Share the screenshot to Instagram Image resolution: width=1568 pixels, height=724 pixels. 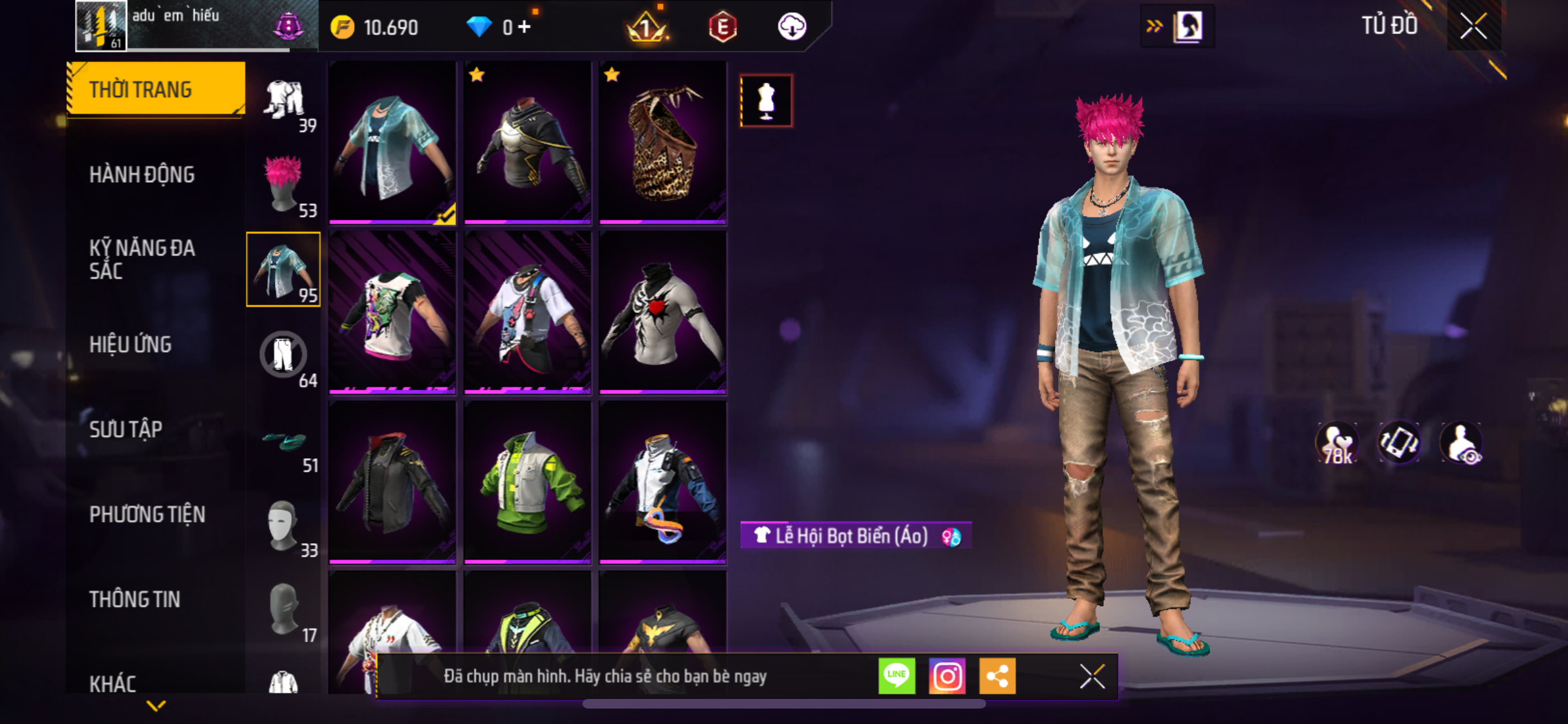tap(947, 676)
